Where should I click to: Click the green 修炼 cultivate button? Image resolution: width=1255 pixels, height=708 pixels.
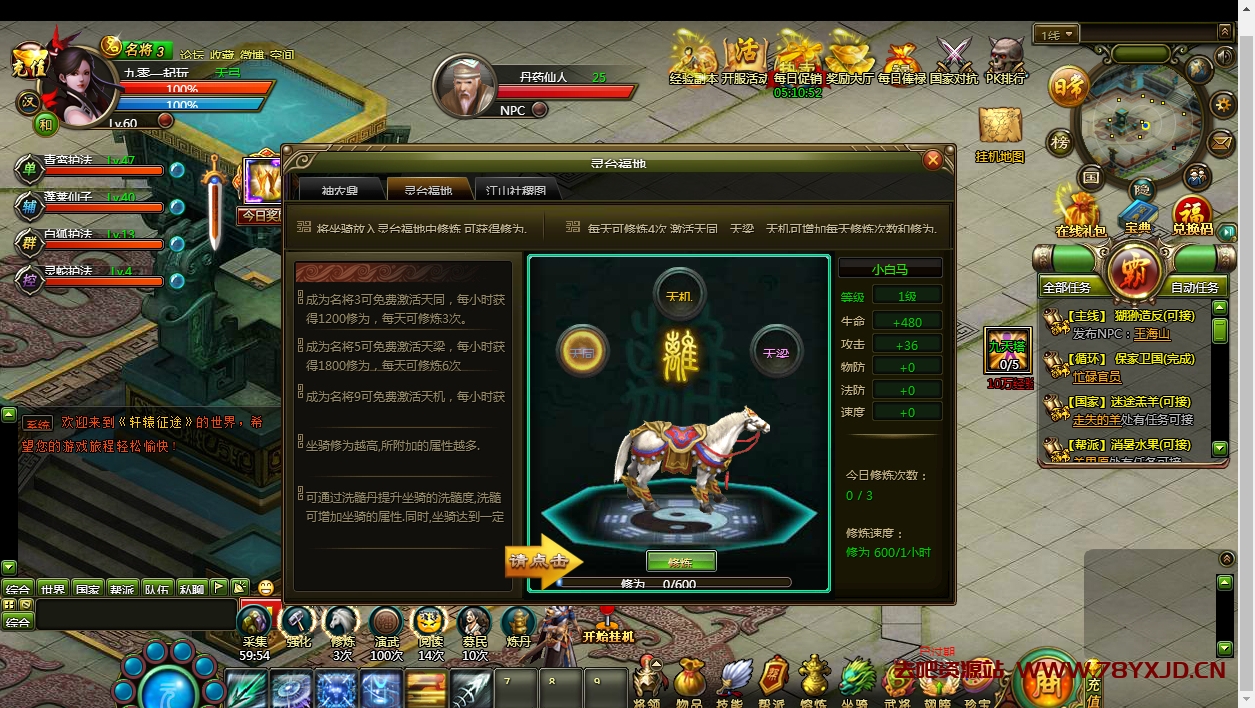tap(681, 561)
